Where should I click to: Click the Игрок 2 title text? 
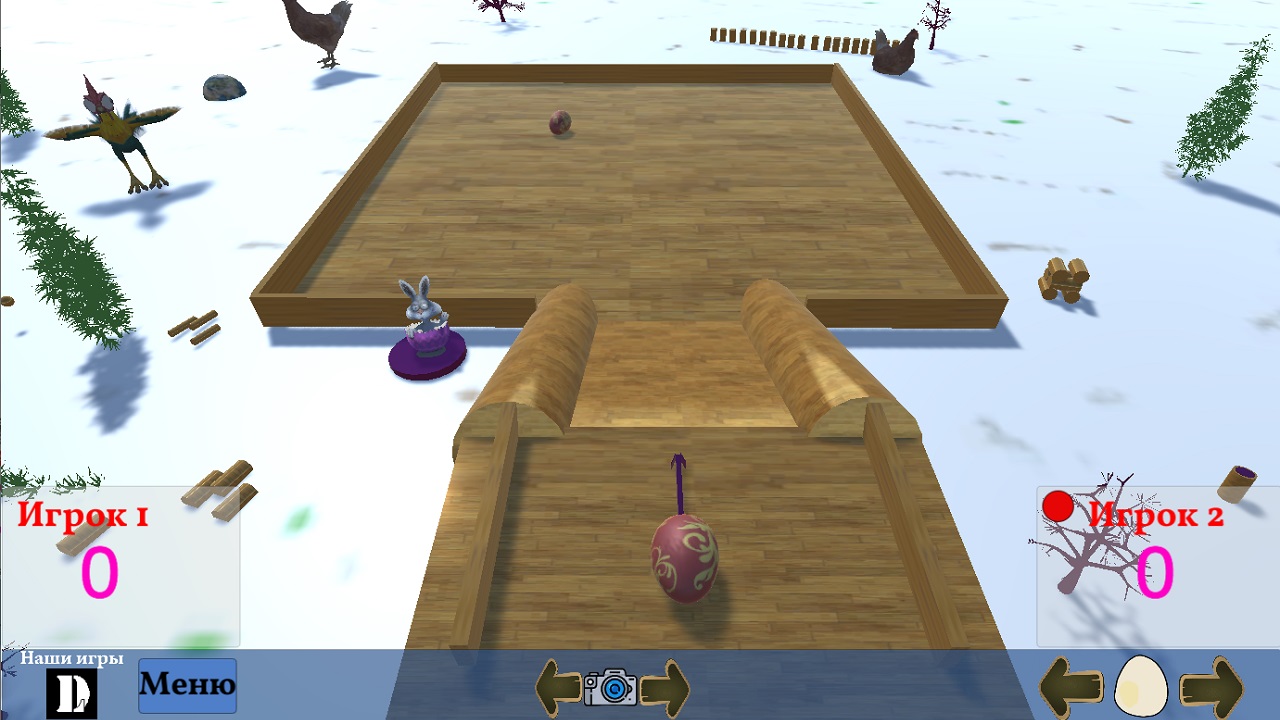[x=1158, y=517]
